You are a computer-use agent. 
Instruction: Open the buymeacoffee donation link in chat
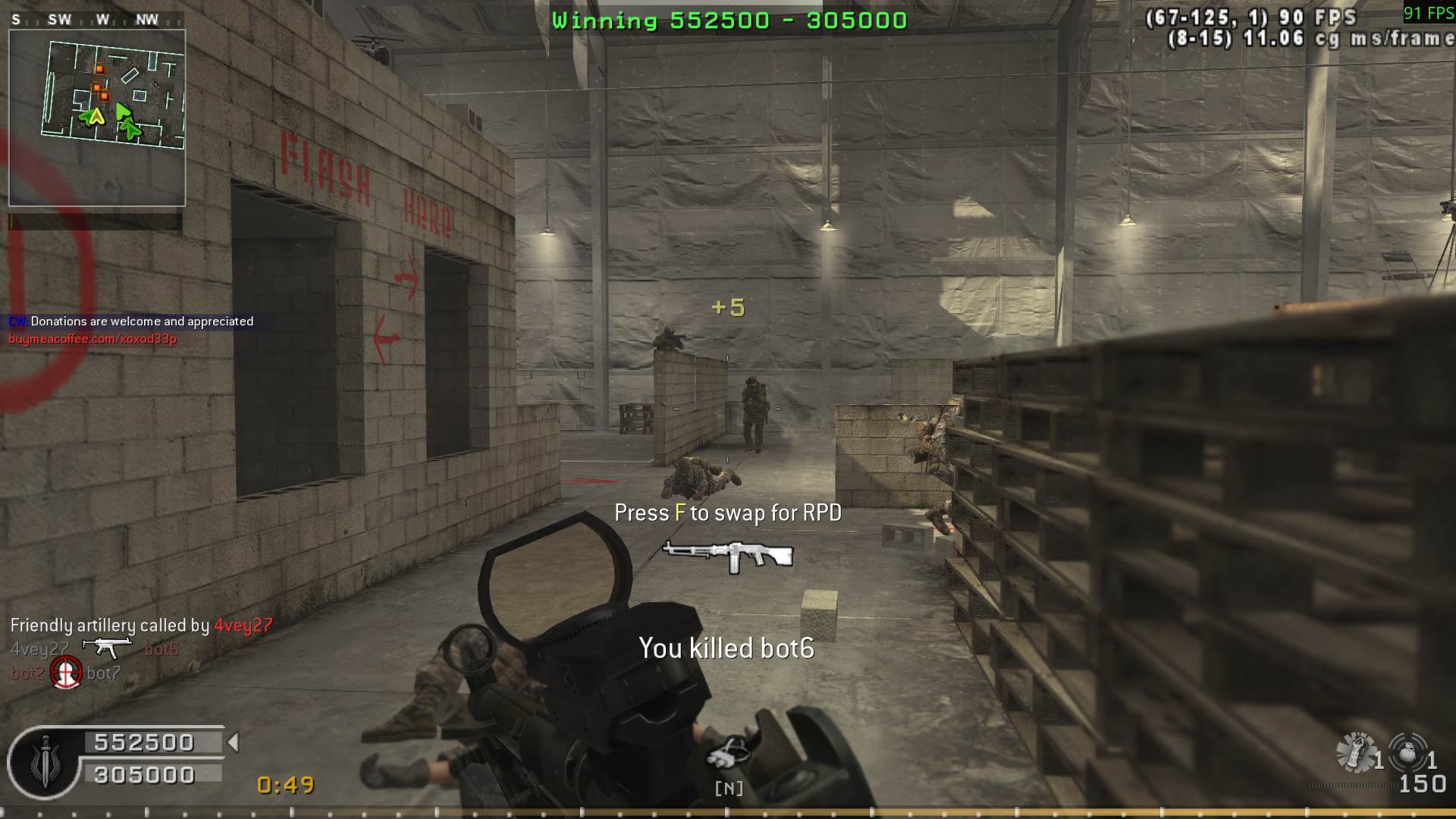93,339
